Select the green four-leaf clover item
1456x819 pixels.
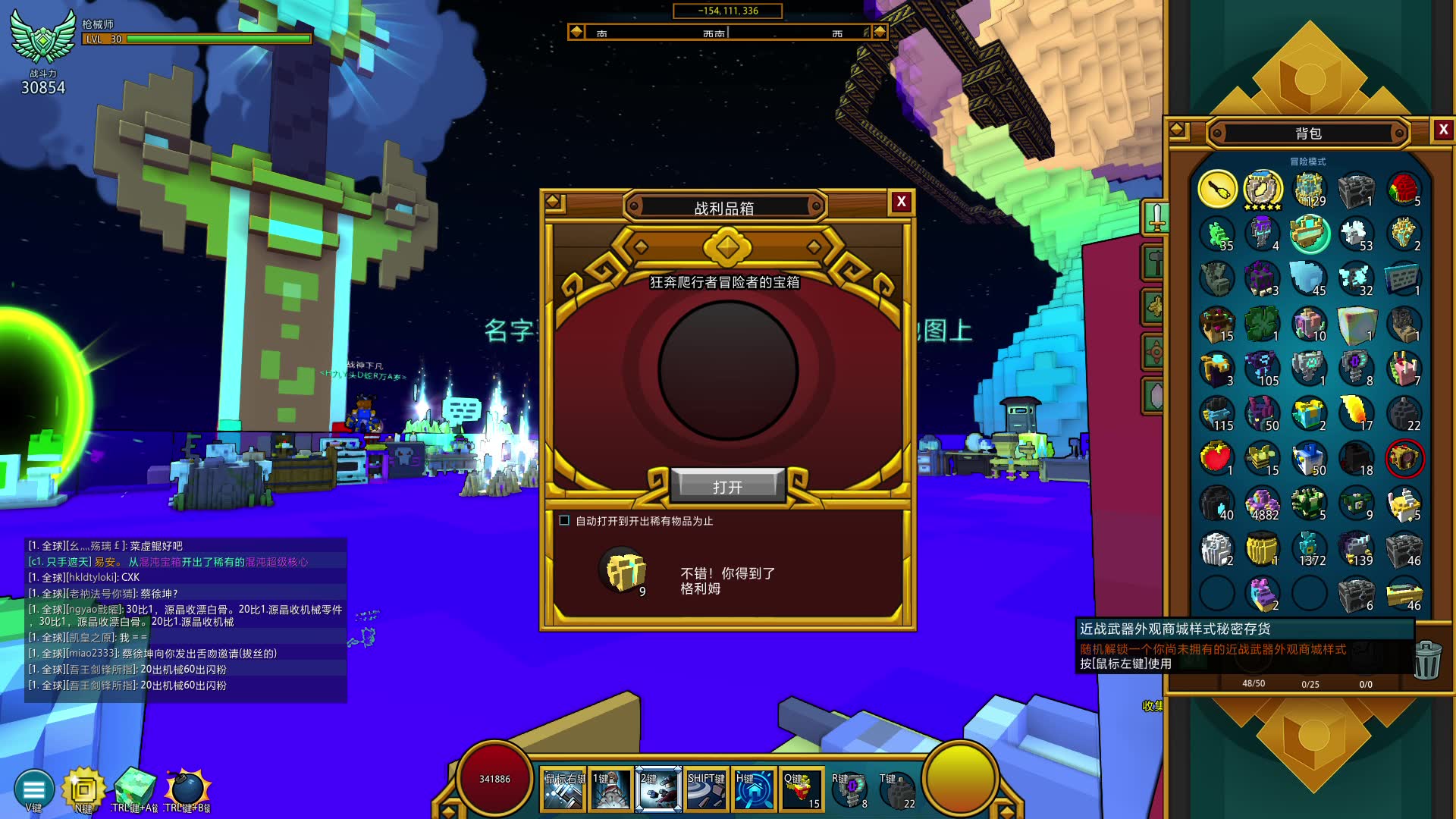1263,324
